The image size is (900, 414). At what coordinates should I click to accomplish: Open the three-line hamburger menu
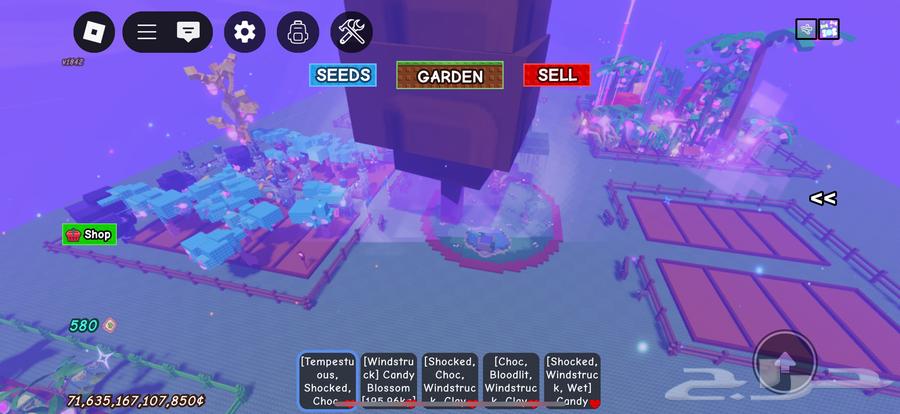(147, 32)
